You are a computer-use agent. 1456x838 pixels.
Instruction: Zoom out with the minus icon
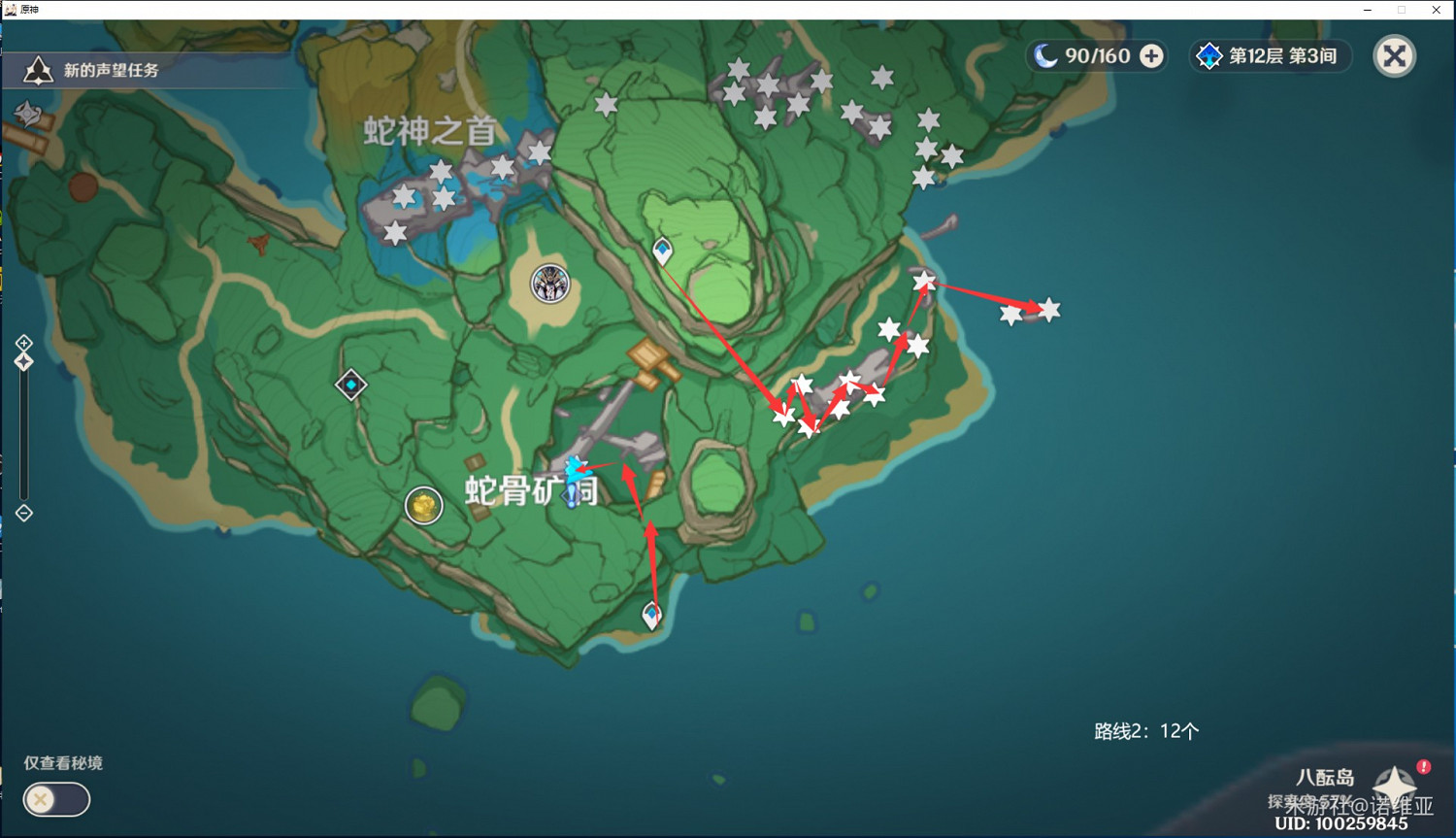pyautogui.click(x=22, y=512)
